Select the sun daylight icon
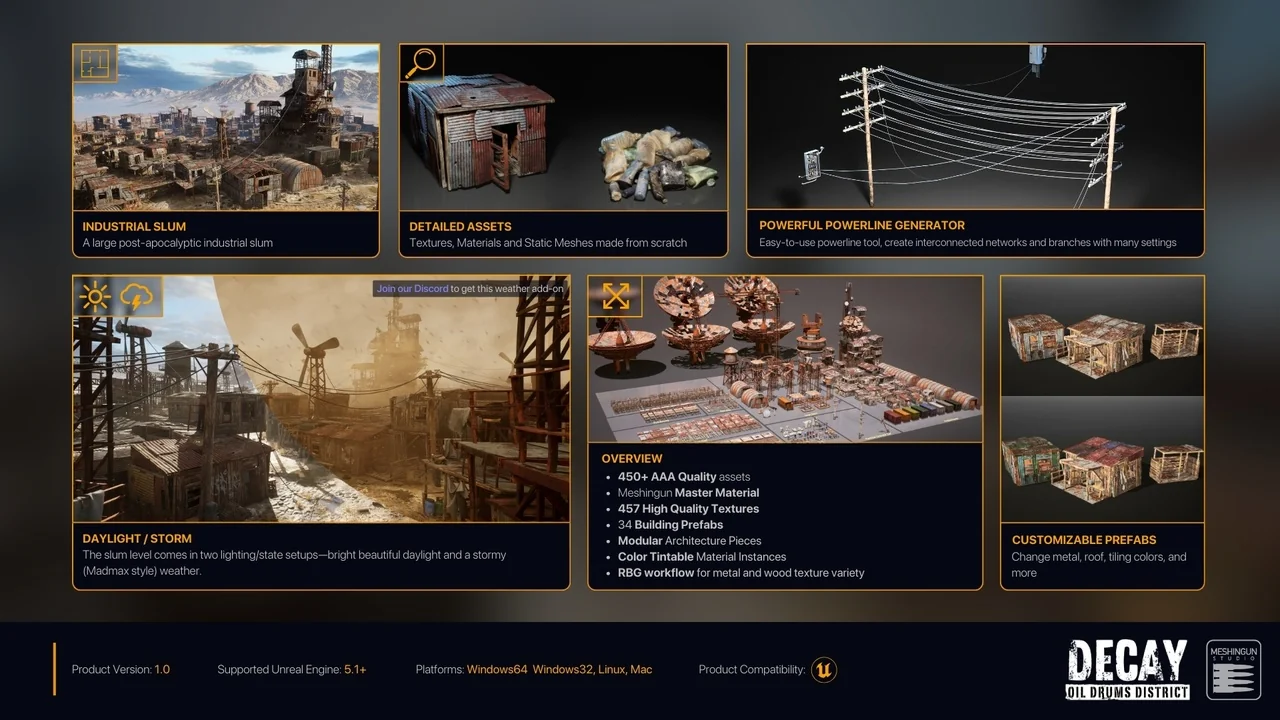 coord(96,297)
